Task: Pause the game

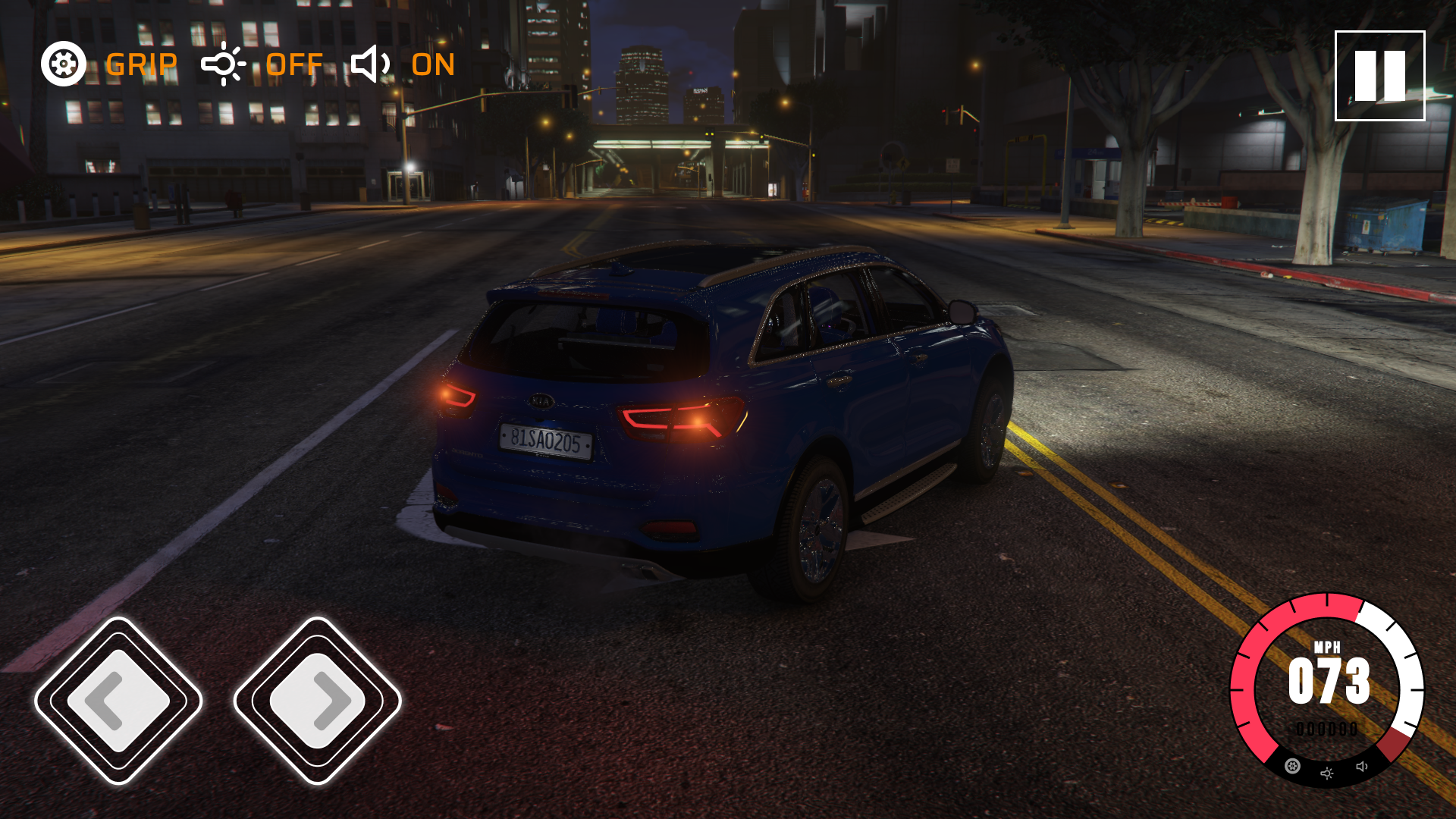Action: 1379,76
